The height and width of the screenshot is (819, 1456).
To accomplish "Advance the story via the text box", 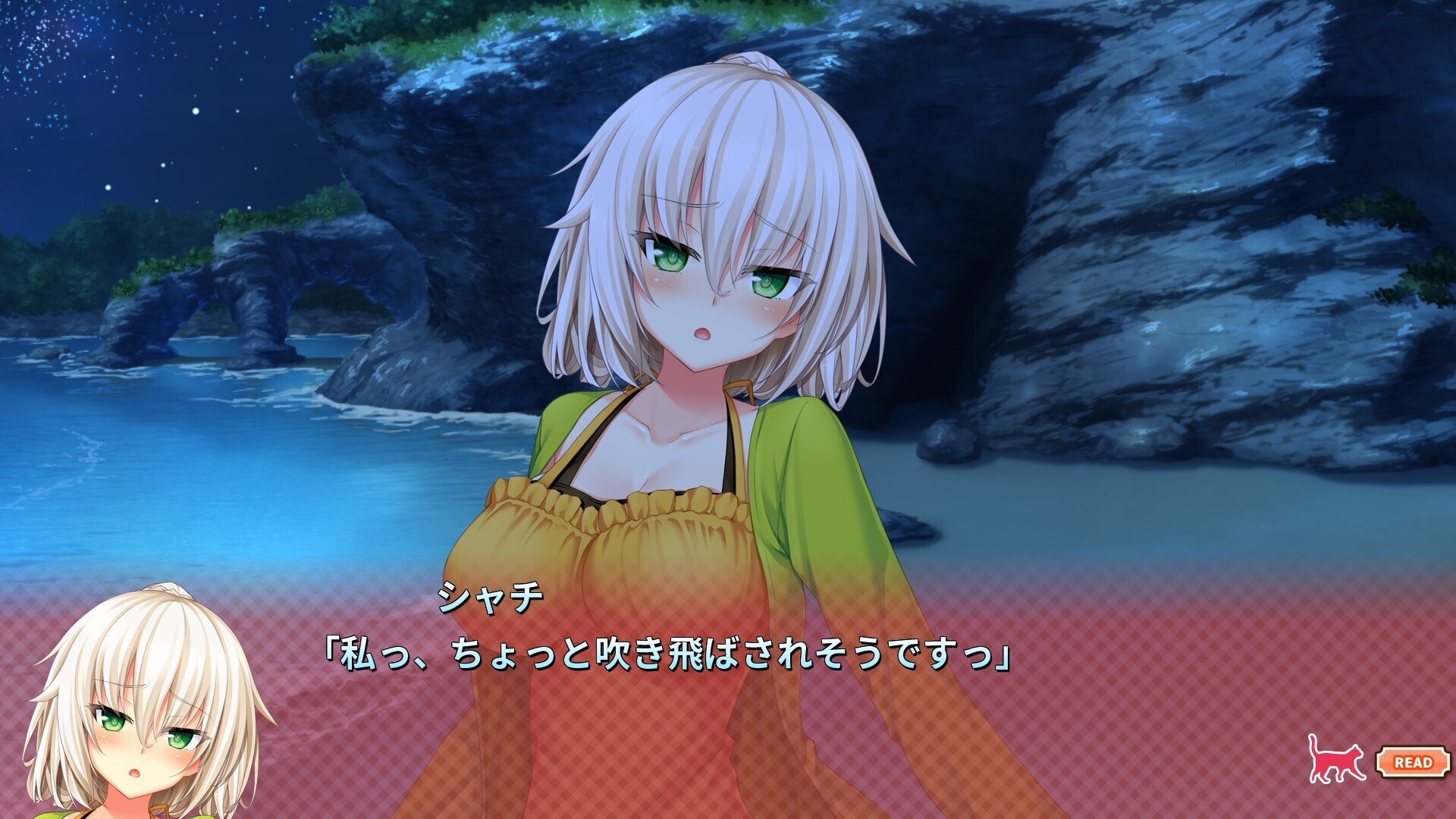I will [x=728, y=682].
